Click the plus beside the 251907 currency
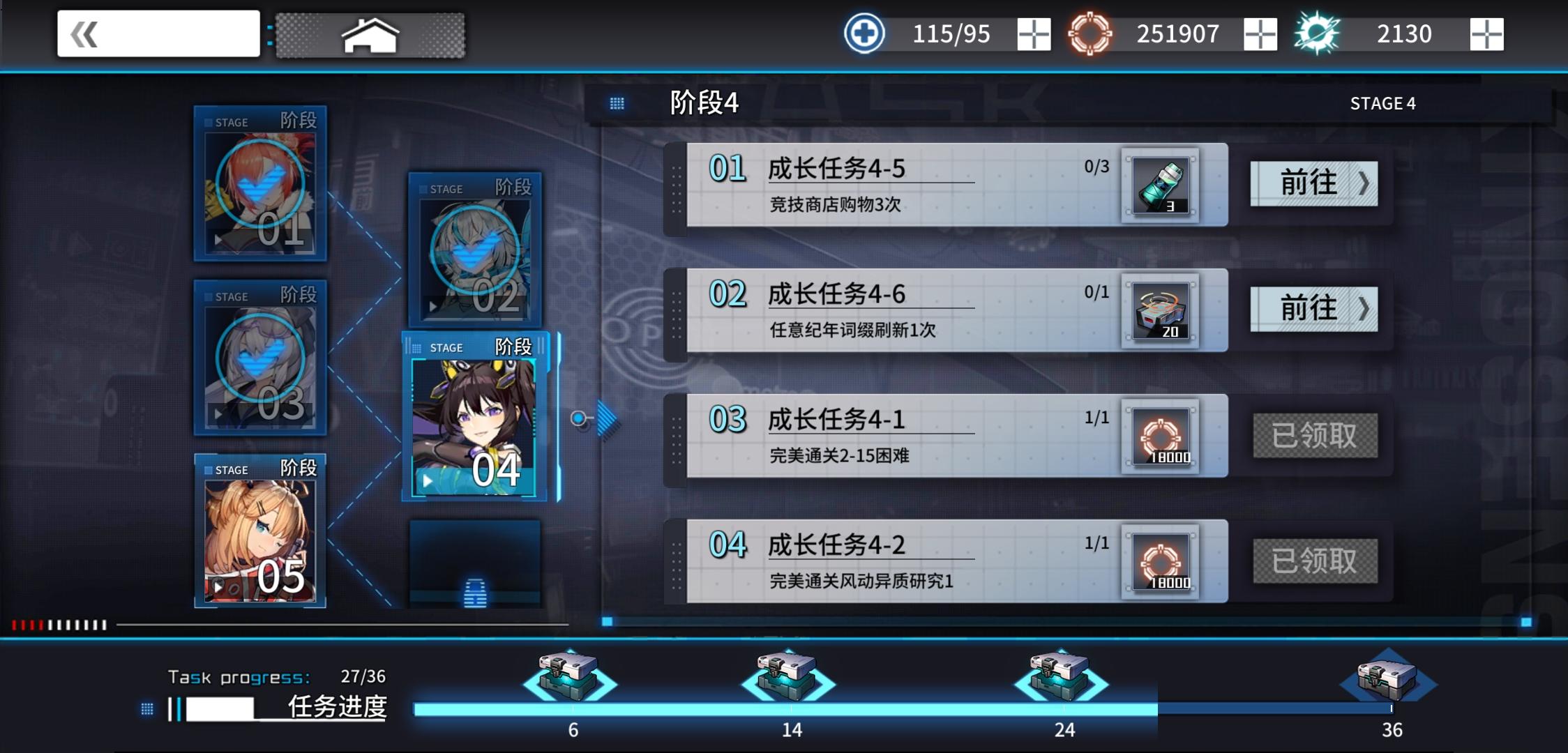Viewport: 1568px width, 753px height. pyautogui.click(x=1259, y=33)
